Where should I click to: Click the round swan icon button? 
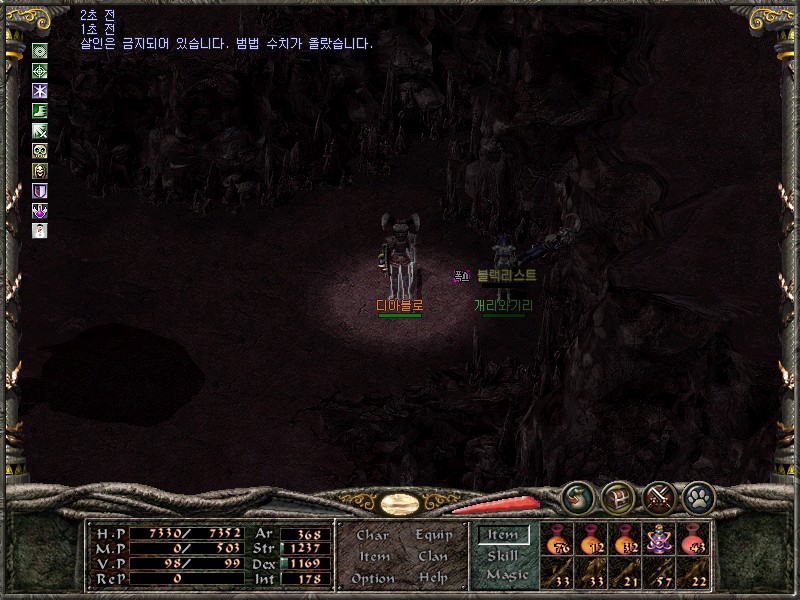click(577, 496)
